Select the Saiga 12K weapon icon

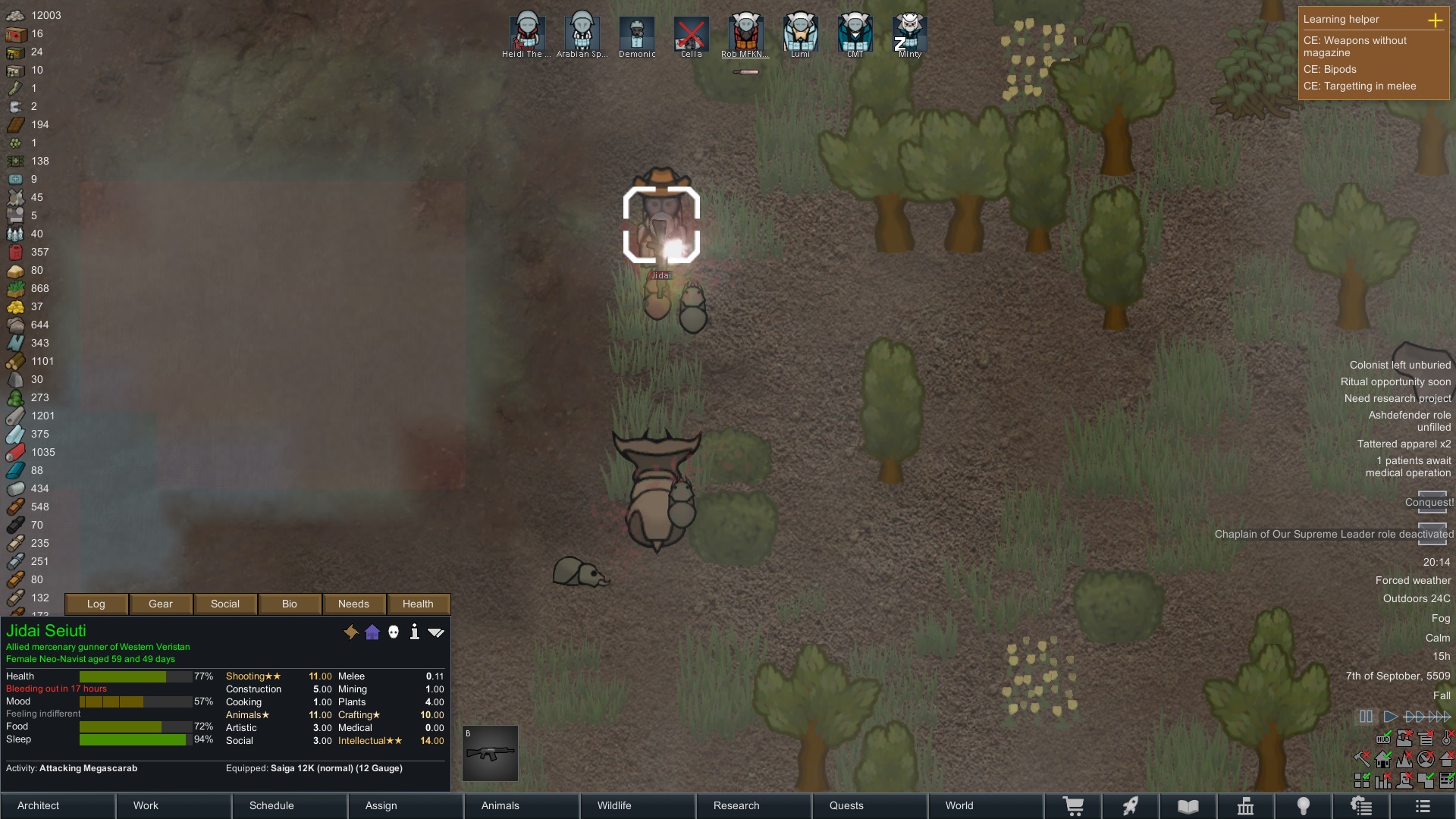click(x=491, y=754)
